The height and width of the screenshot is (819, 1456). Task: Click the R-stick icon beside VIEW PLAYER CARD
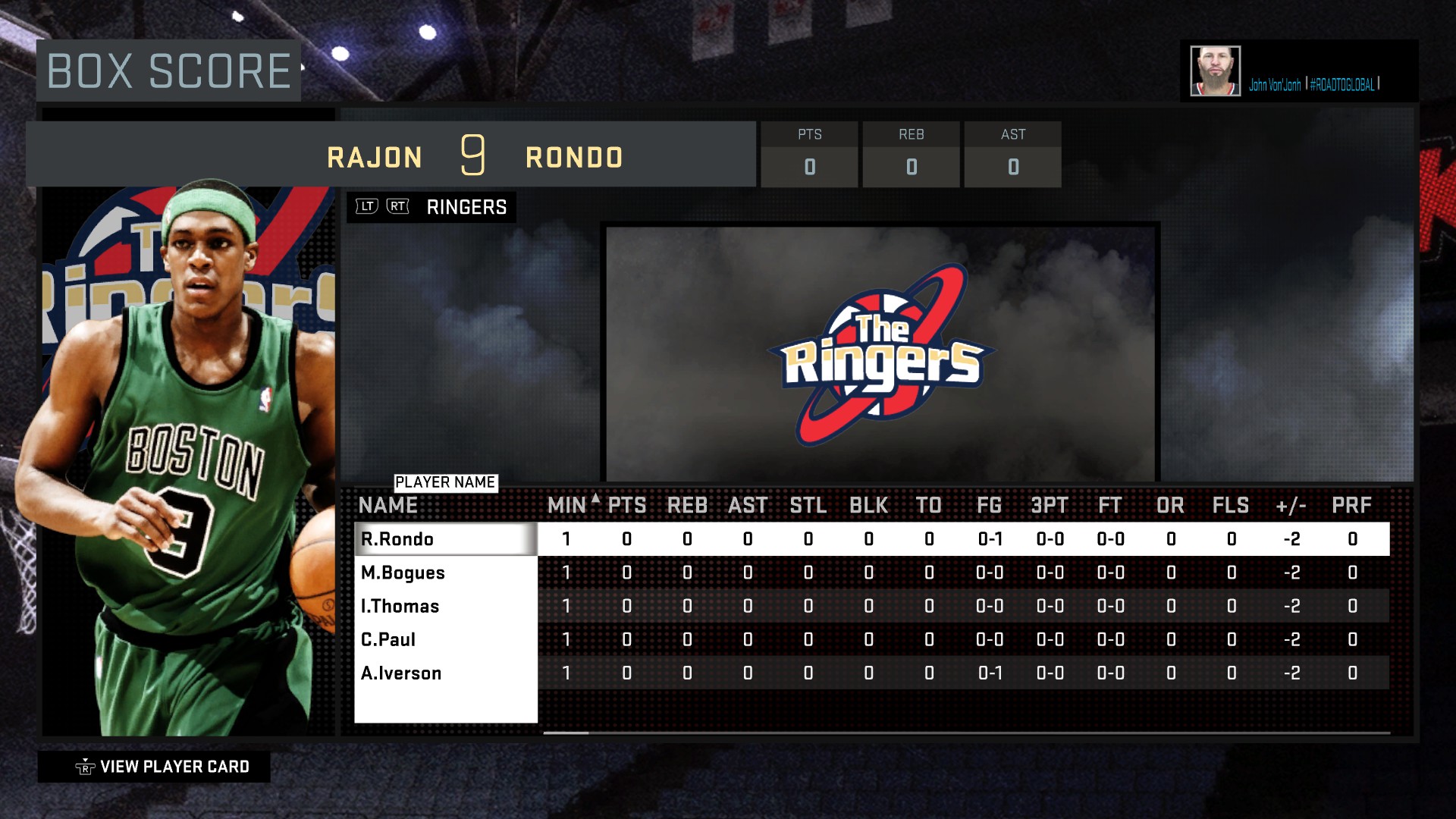[x=86, y=766]
